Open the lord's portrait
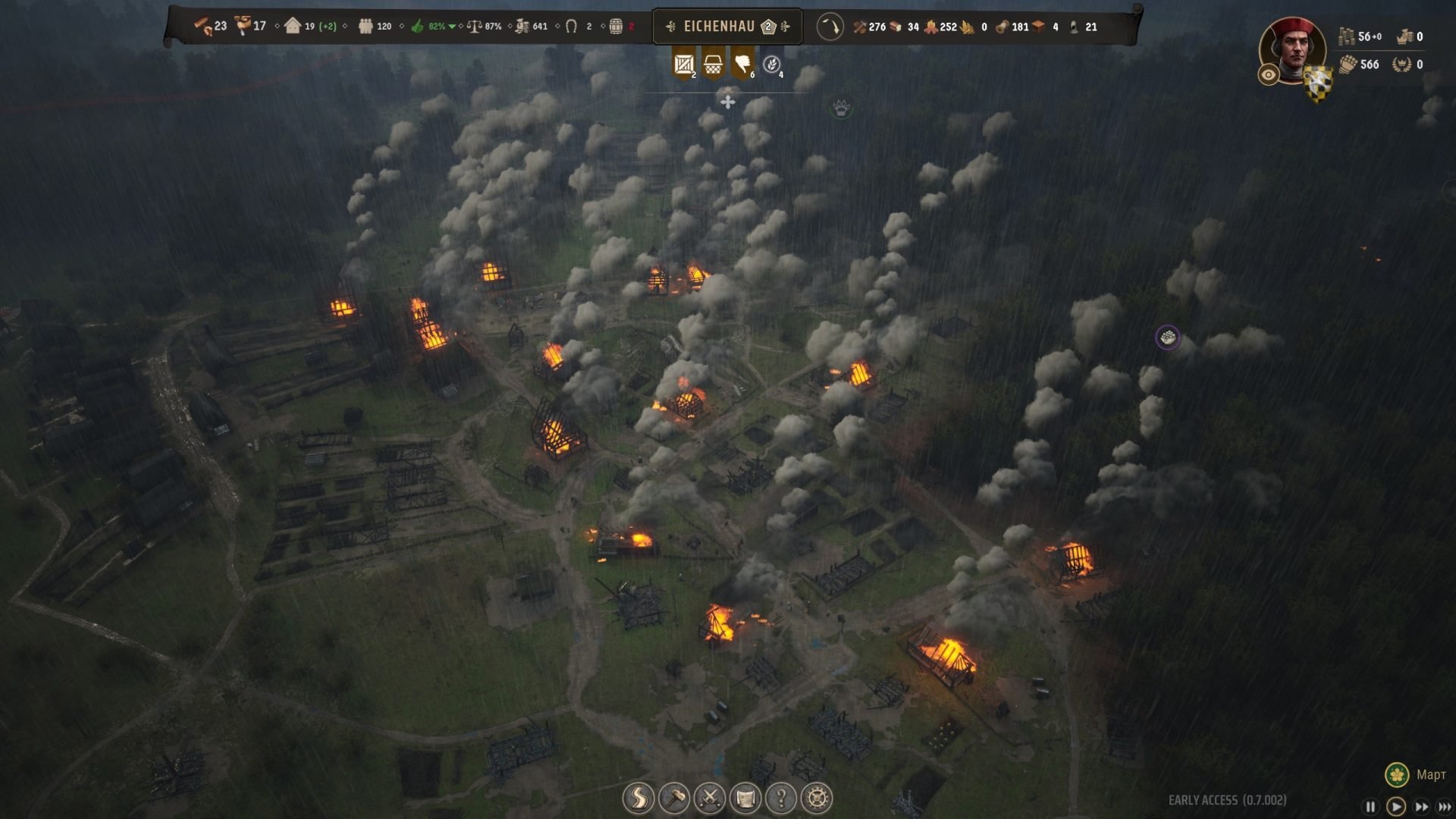Screen dimensions: 1456x819 (1293, 49)
